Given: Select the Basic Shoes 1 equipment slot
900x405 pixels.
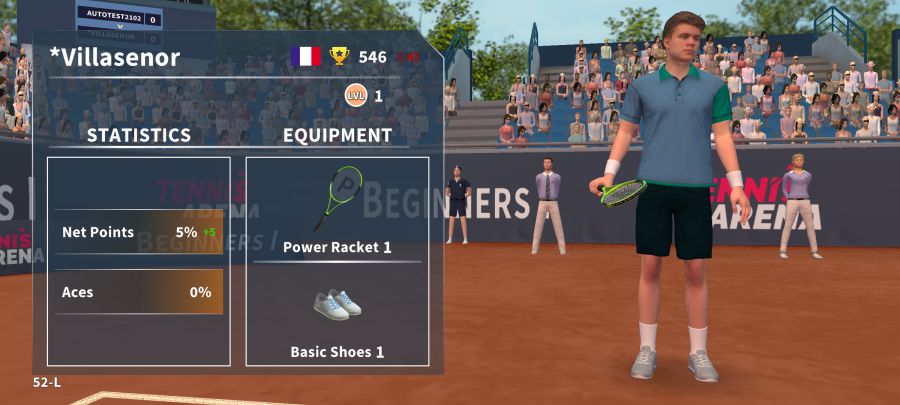Looking at the screenshot, I should tap(337, 317).
